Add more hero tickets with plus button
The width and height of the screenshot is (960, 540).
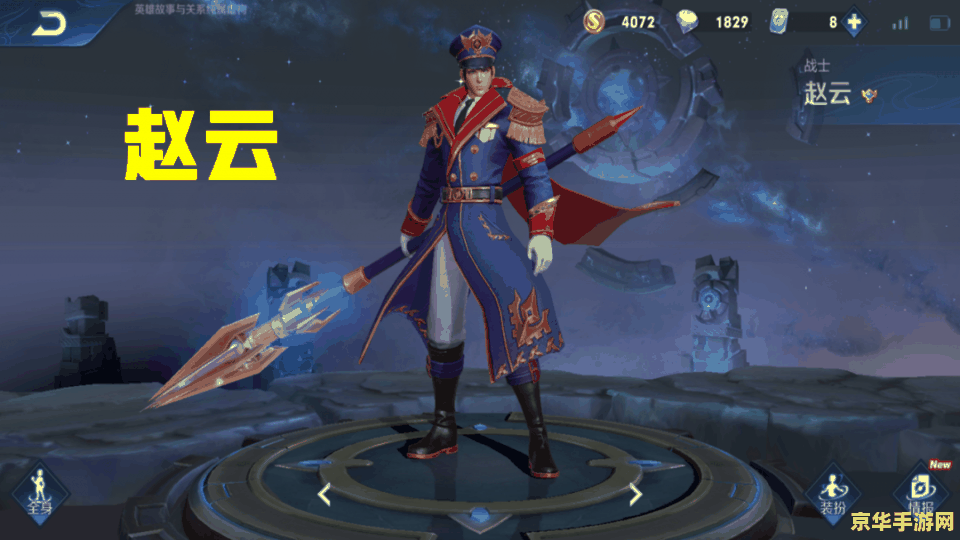(x=853, y=22)
